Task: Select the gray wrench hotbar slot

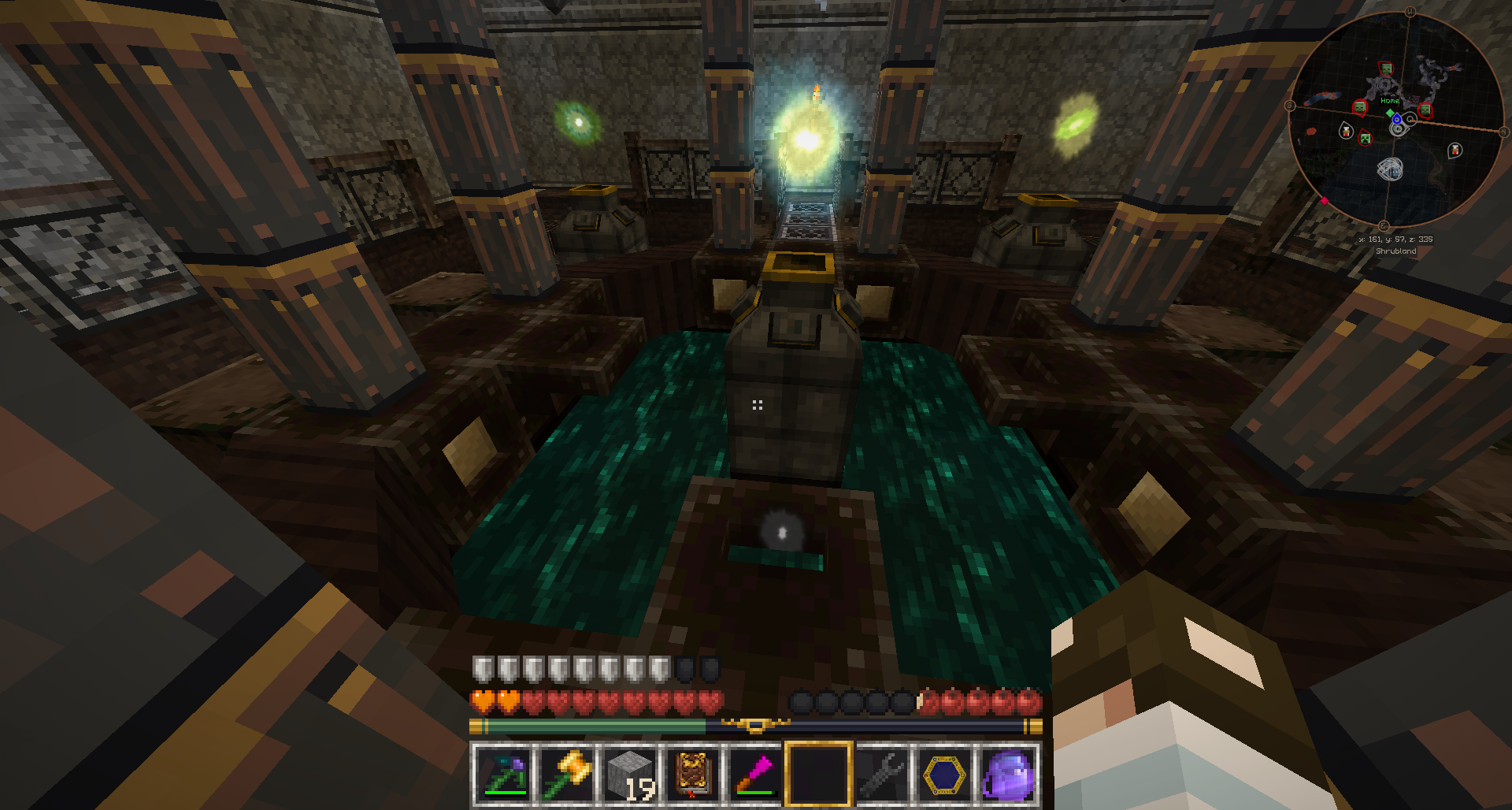Action: point(882,774)
